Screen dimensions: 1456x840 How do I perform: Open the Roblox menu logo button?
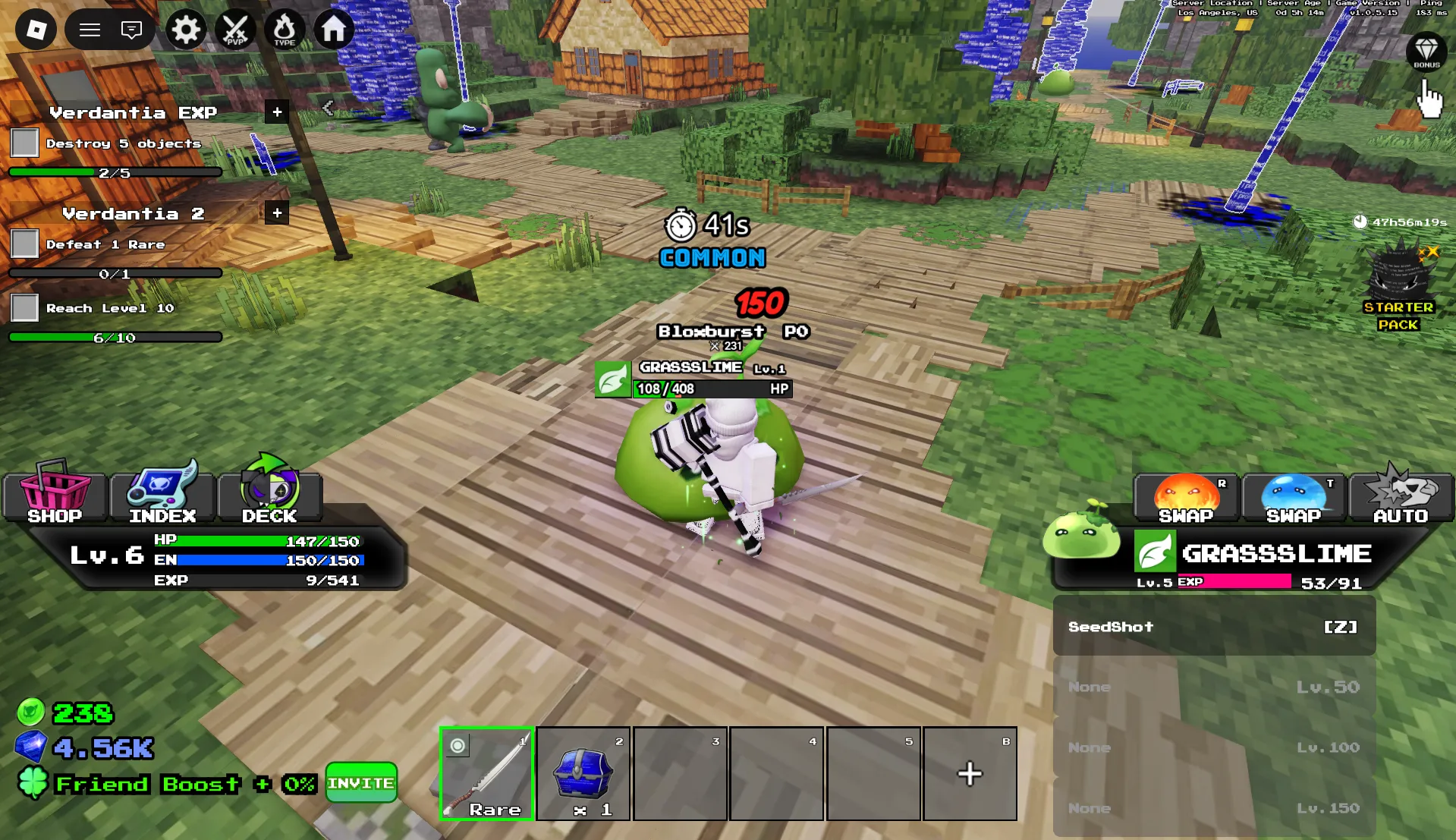pyautogui.click(x=36, y=30)
